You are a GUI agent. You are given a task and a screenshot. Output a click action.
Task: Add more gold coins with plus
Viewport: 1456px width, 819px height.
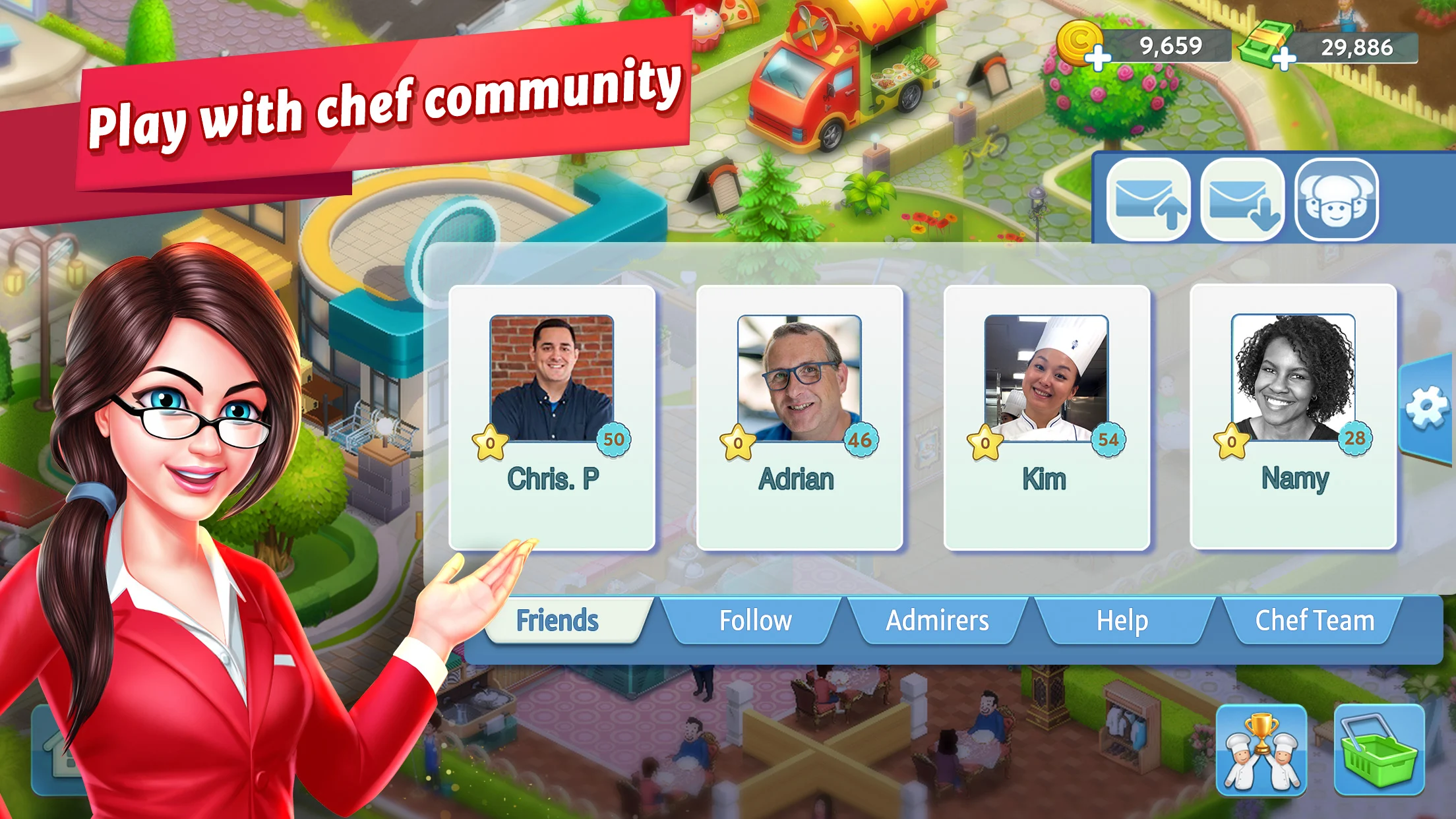pyautogui.click(x=1097, y=58)
